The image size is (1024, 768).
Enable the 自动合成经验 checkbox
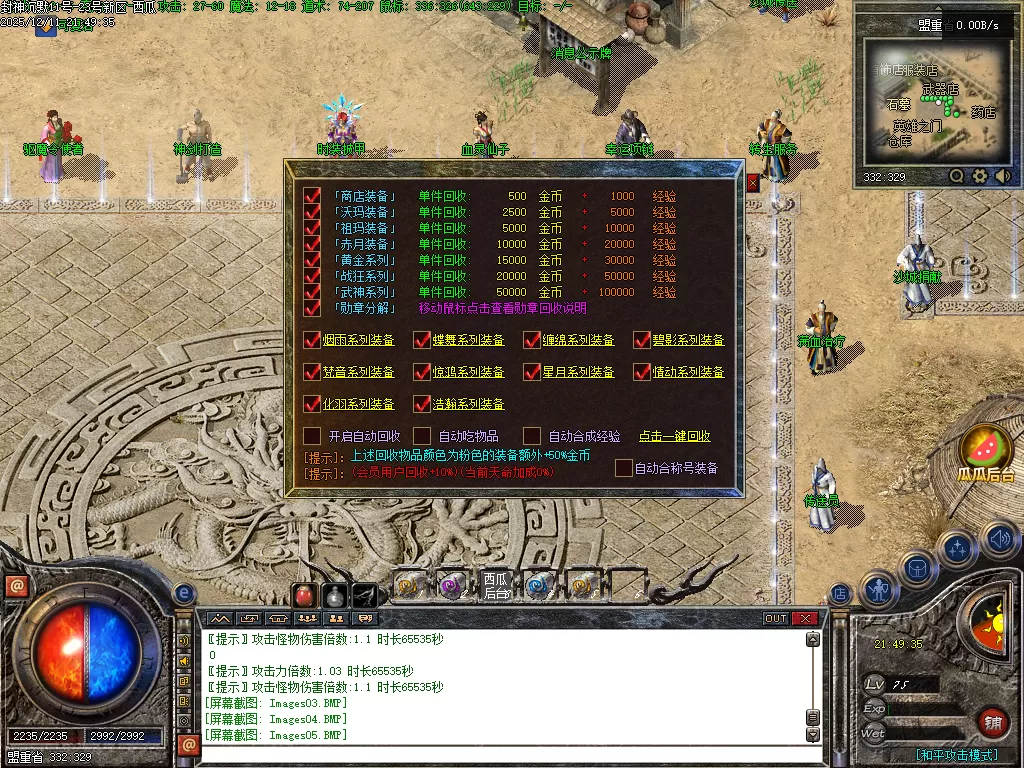point(532,436)
